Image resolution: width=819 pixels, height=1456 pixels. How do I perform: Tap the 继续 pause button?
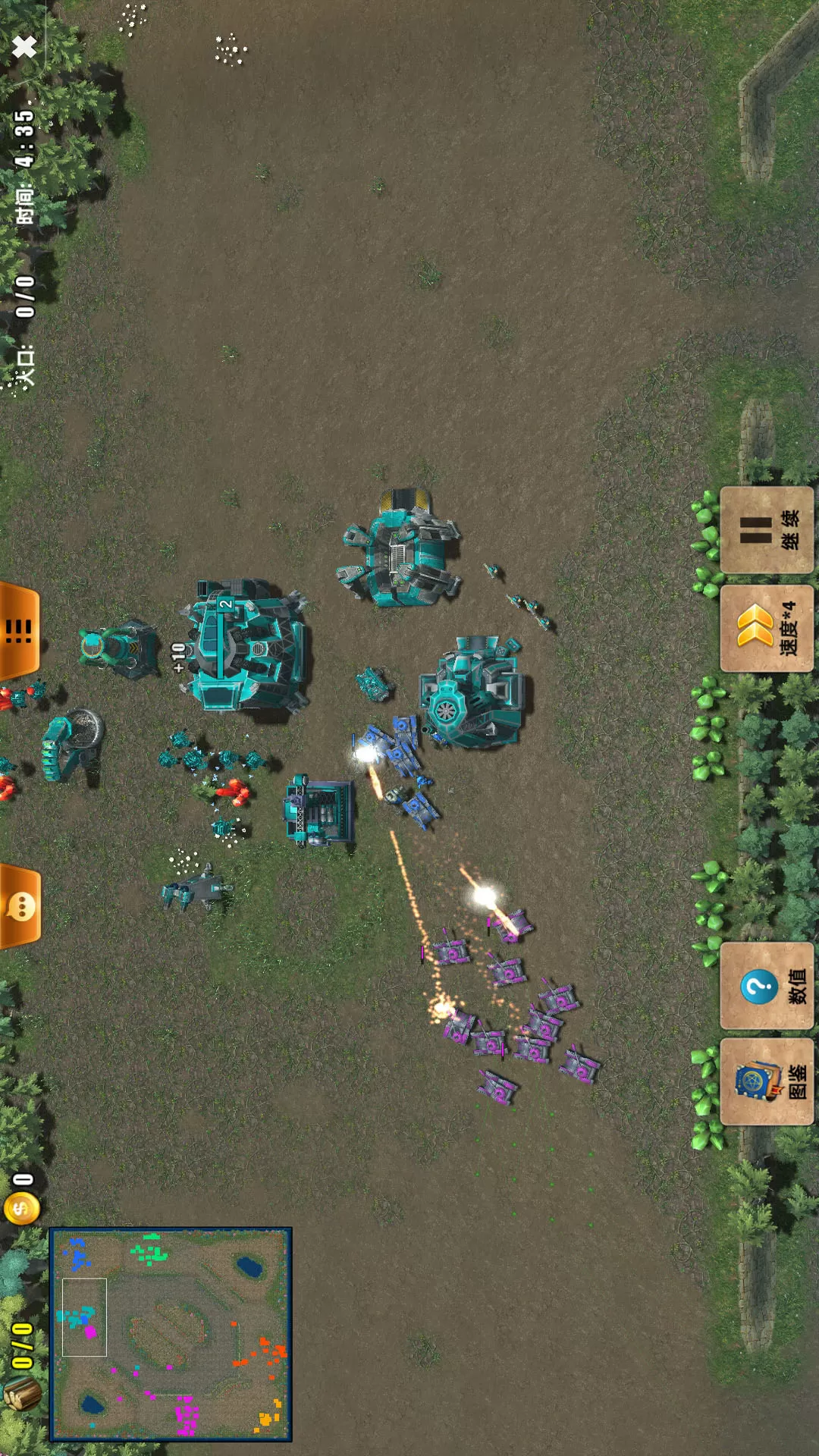pos(767,530)
